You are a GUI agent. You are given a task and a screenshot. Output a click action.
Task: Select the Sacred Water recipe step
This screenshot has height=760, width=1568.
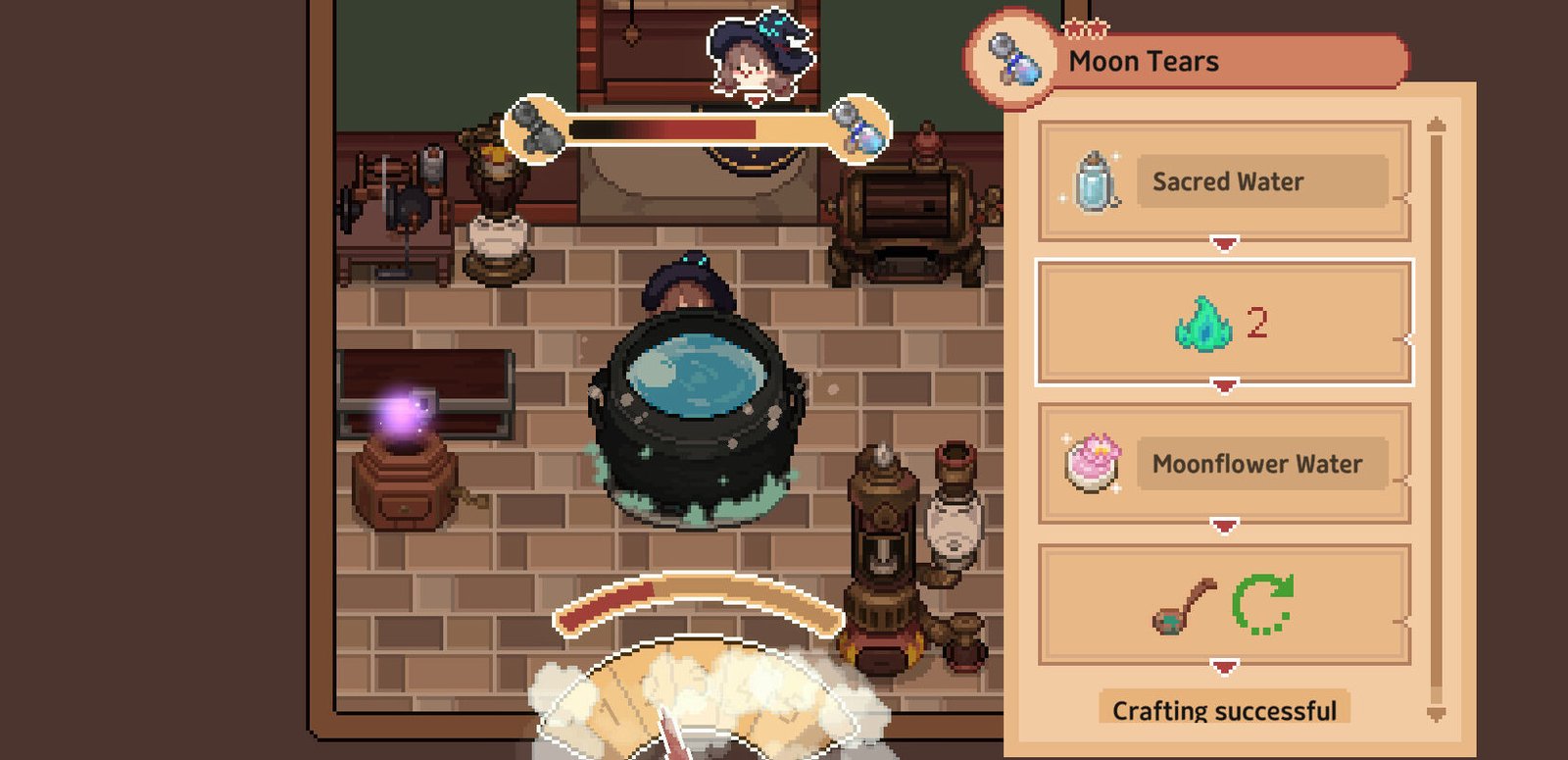point(1224,181)
